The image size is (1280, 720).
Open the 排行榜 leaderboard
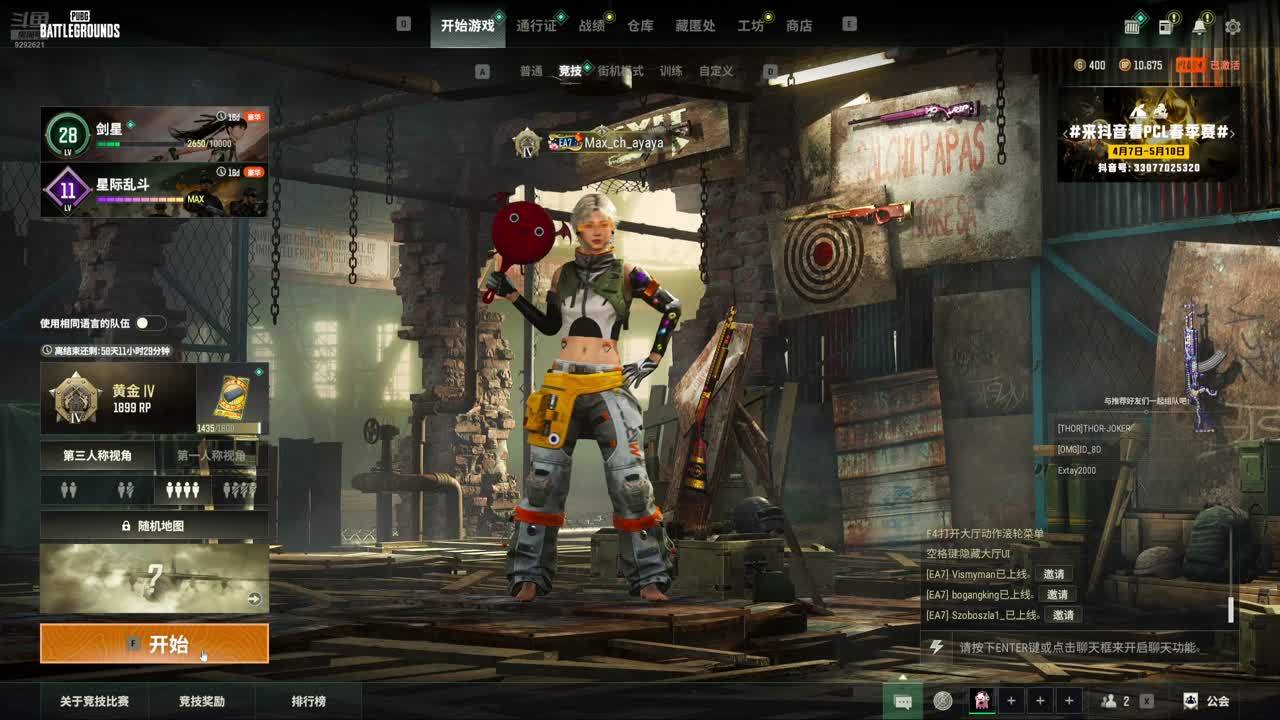[308, 701]
